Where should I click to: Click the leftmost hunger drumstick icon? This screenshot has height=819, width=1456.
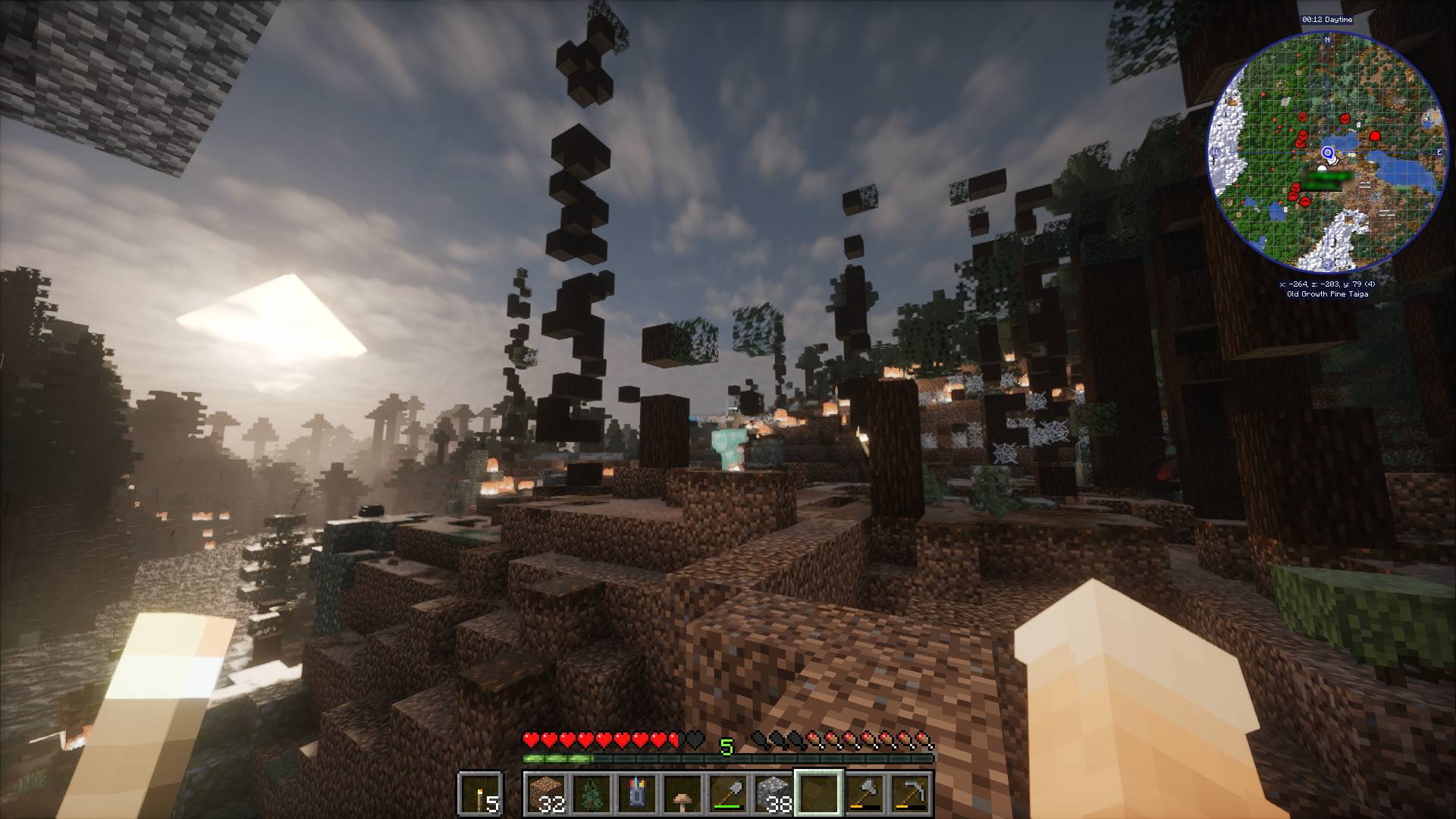[758, 737]
